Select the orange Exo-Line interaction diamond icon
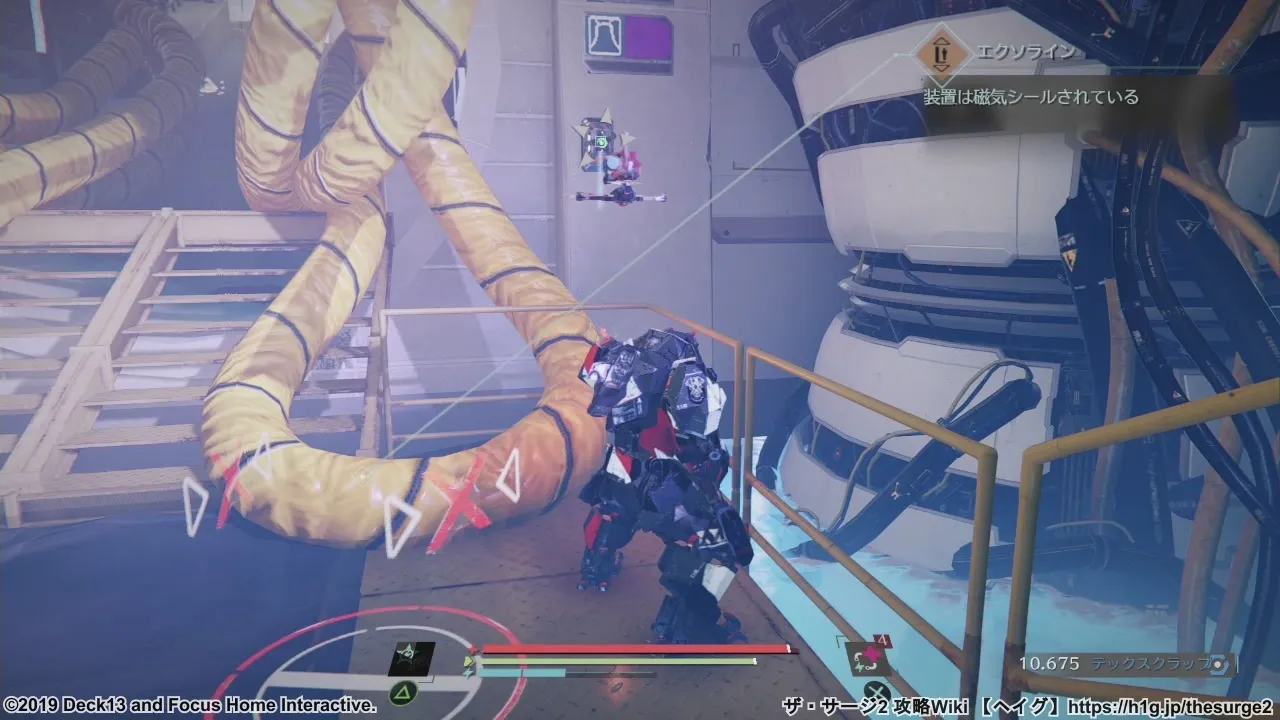Image resolution: width=1280 pixels, height=720 pixels. [x=940, y=54]
